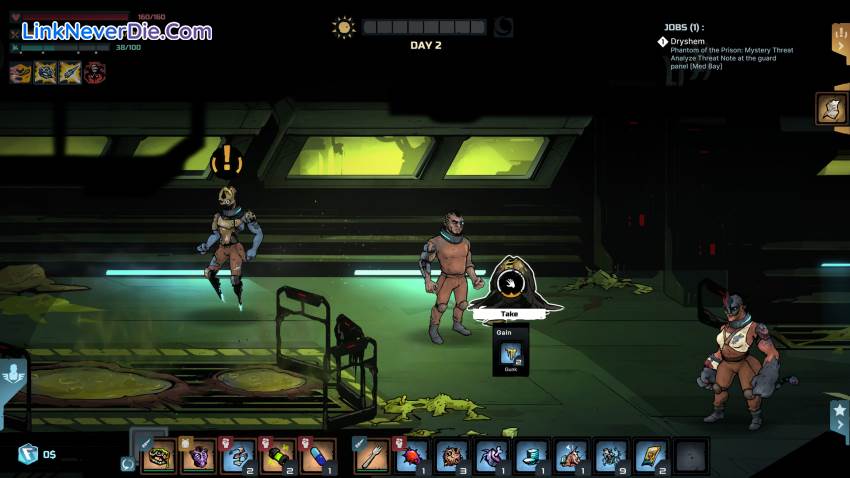Open the journal scroll icon
The image size is (850, 478).
tap(831, 108)
